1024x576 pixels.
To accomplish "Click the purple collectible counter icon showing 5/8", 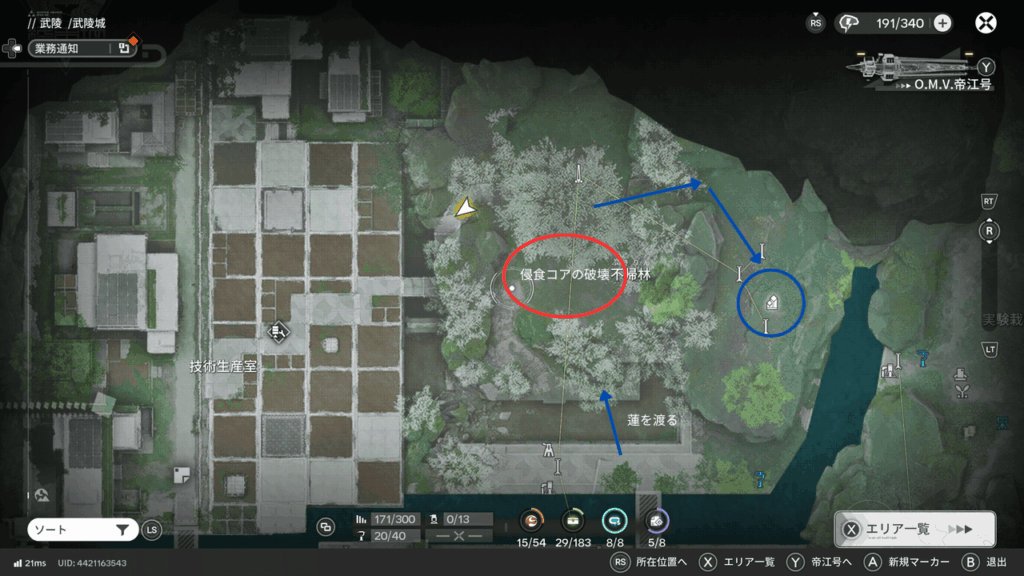I will pos(656,520).
